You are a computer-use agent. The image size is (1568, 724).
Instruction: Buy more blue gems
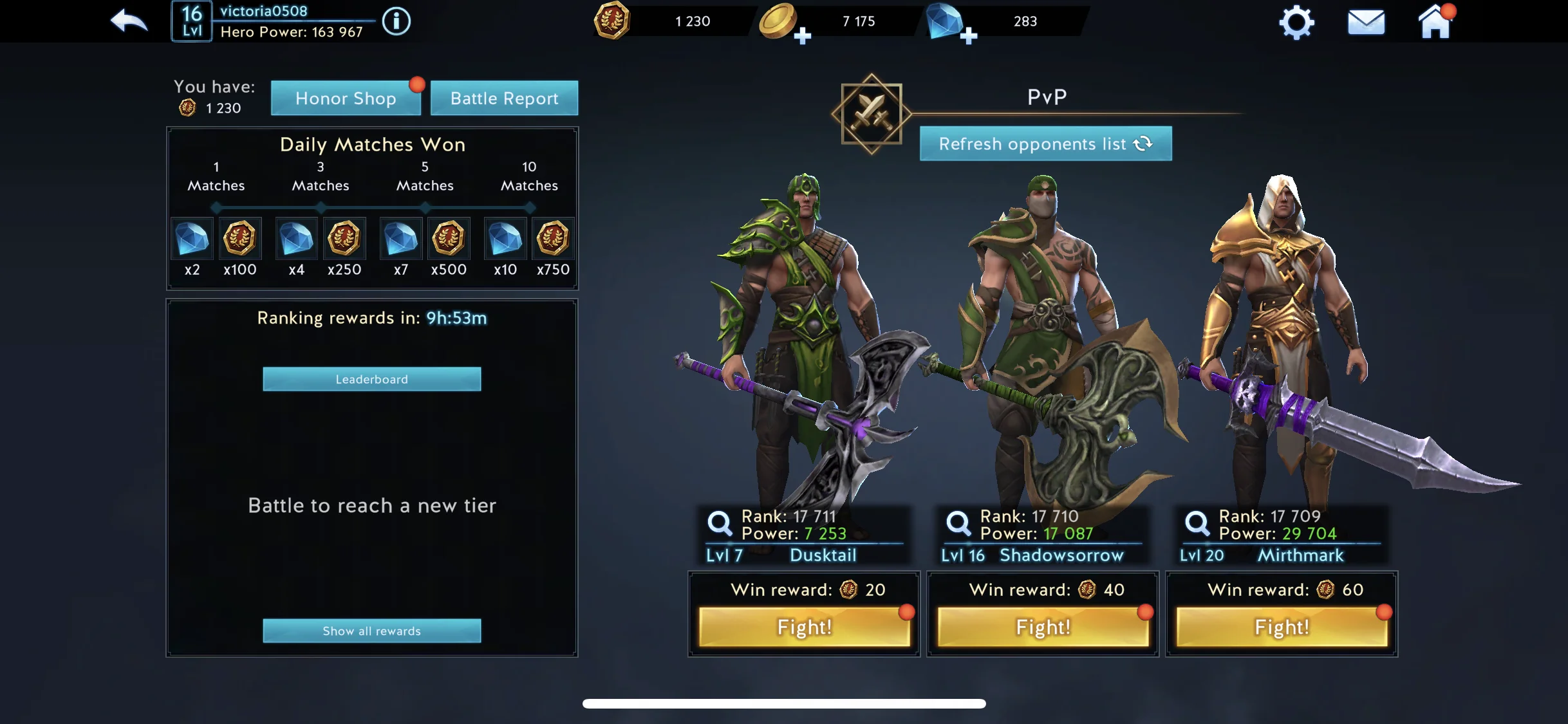[968, 36]
